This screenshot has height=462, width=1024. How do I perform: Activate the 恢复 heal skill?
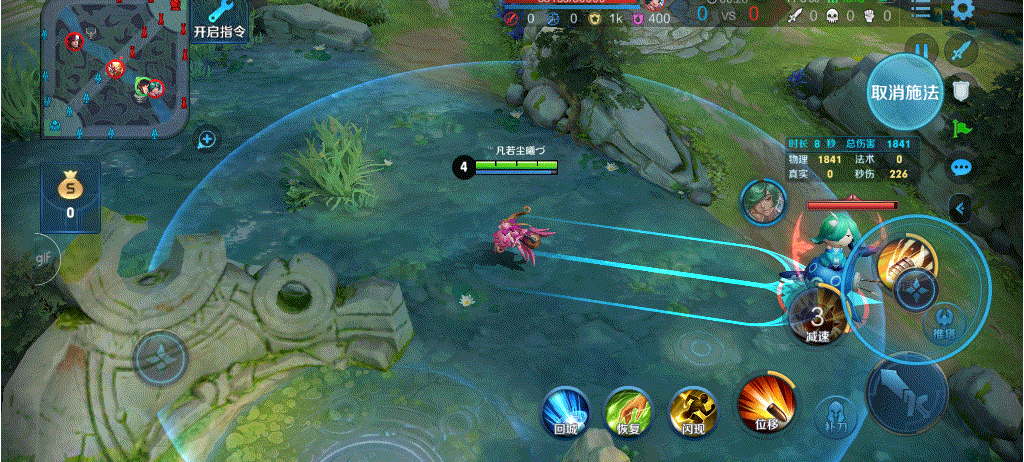pyautogui.click(x=628, y=410)
